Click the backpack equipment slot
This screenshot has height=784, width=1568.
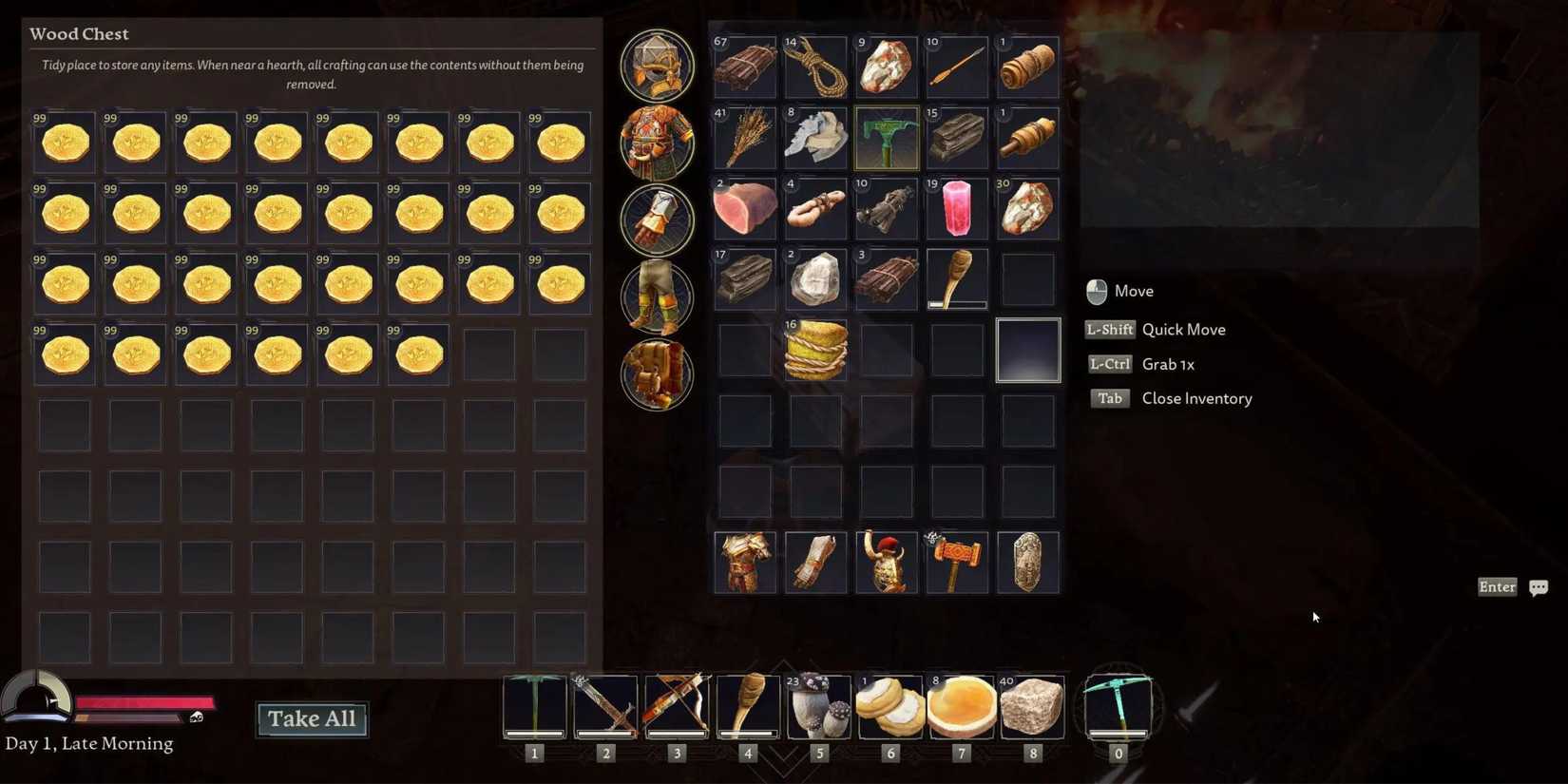click(657, 373)
